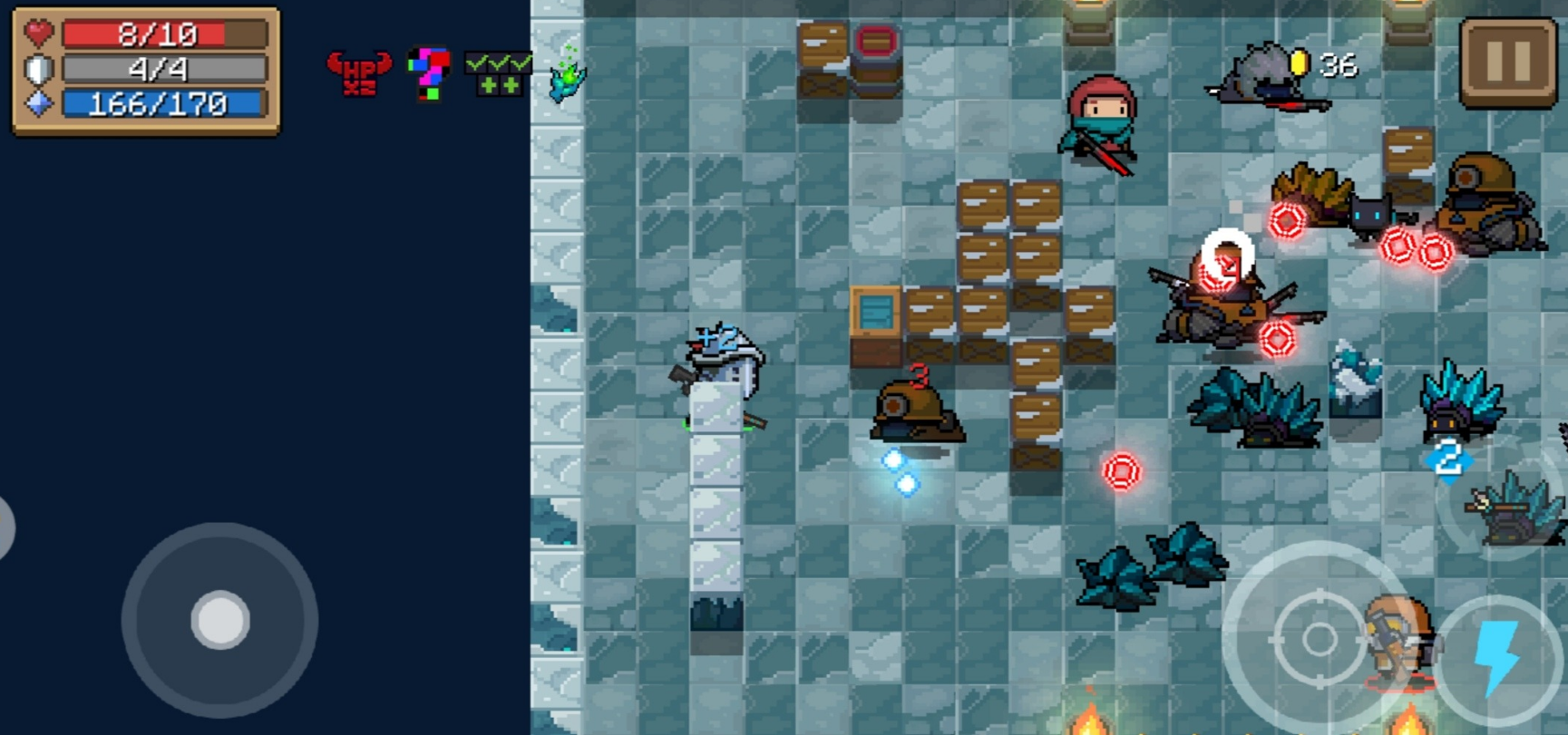Select the green flame buff icon
Viewport: 1568px width, 735px height.
pyautogui.click(x=568, y=76)
